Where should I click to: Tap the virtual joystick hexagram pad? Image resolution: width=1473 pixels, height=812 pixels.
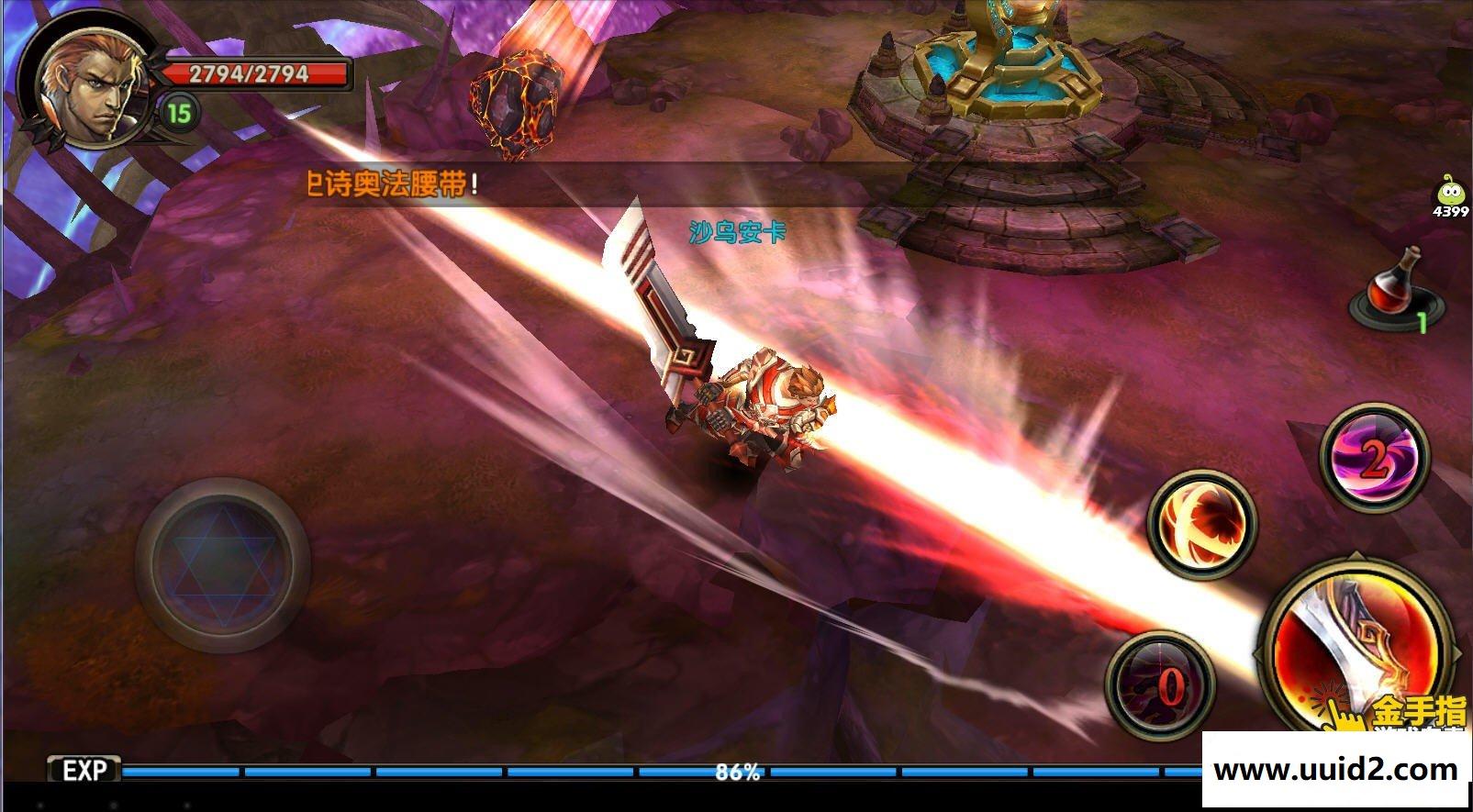[x=222, y=563]
